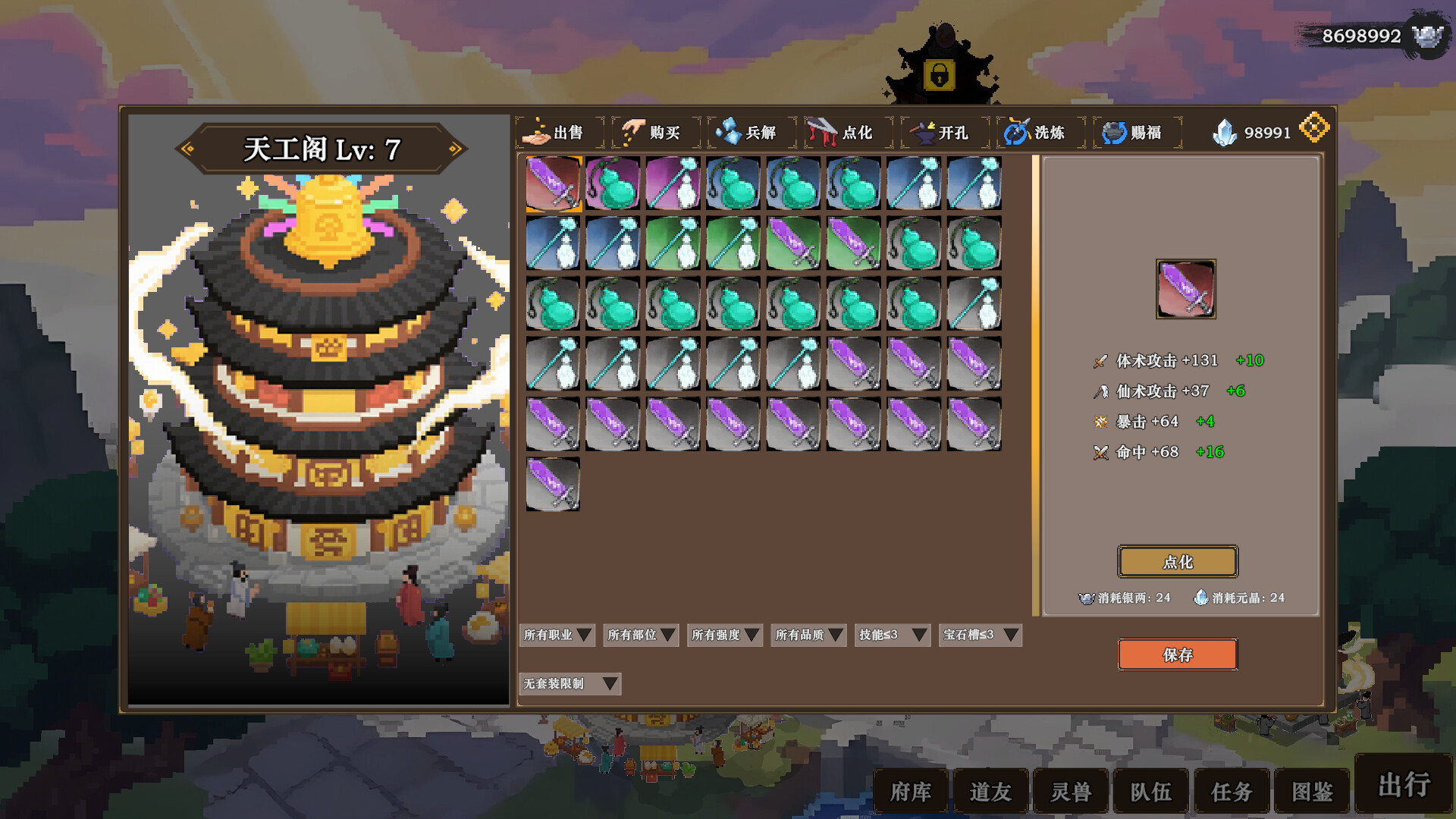Select the 出售 (sell) tab icon
The image size is (1456, 819).
(538, 132)
